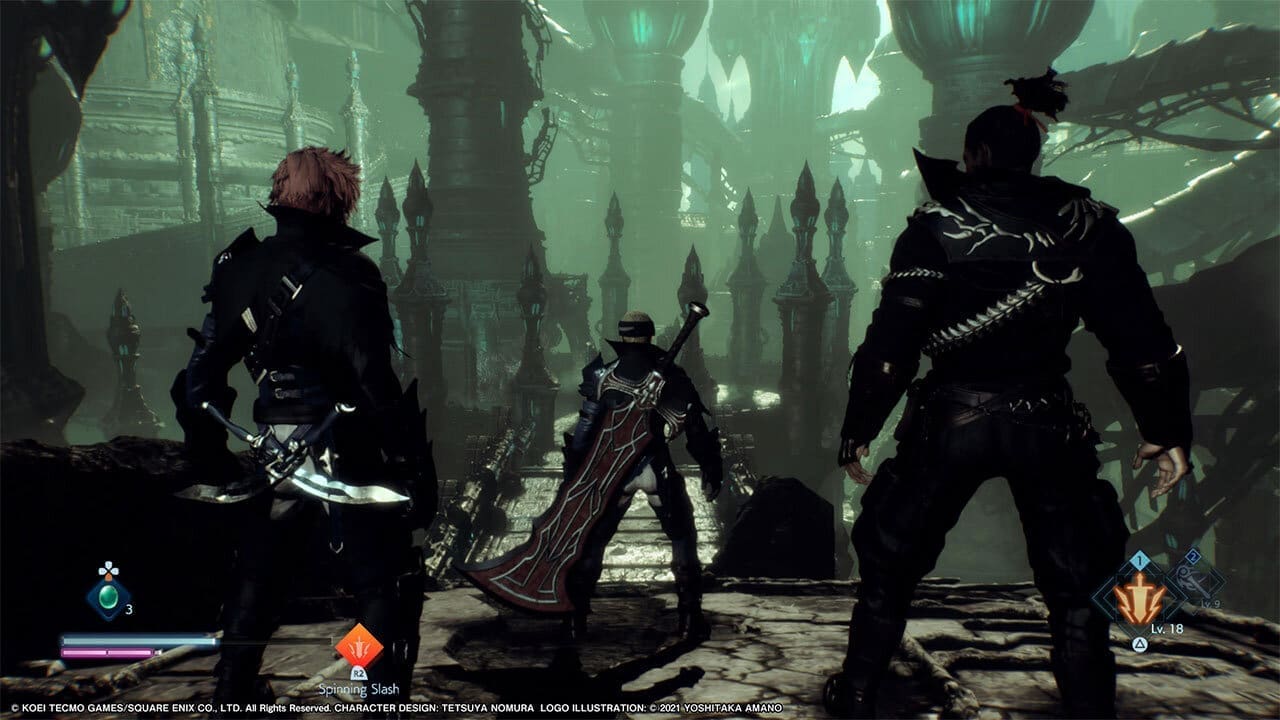Click the Lv. 18 label

point(1167,628)
